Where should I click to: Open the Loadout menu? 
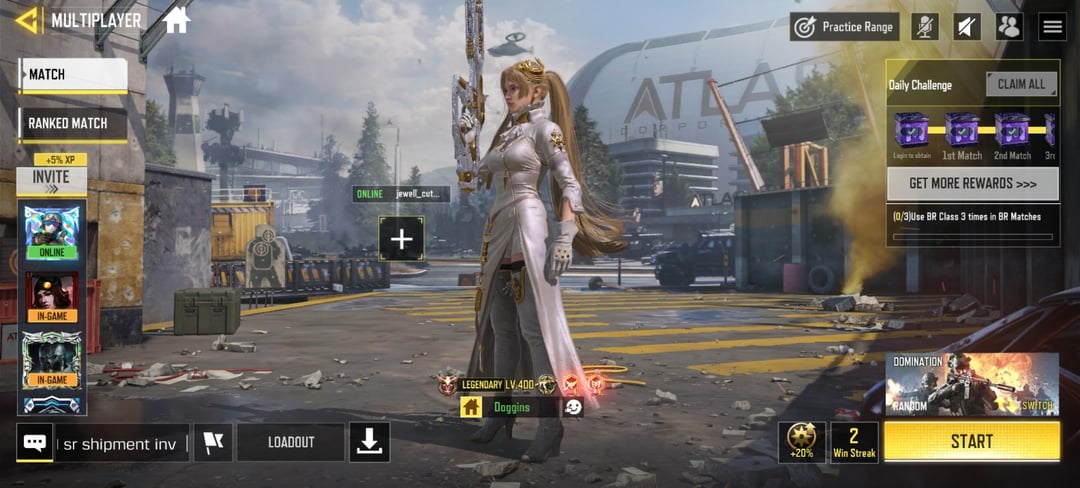pos(290,443)
